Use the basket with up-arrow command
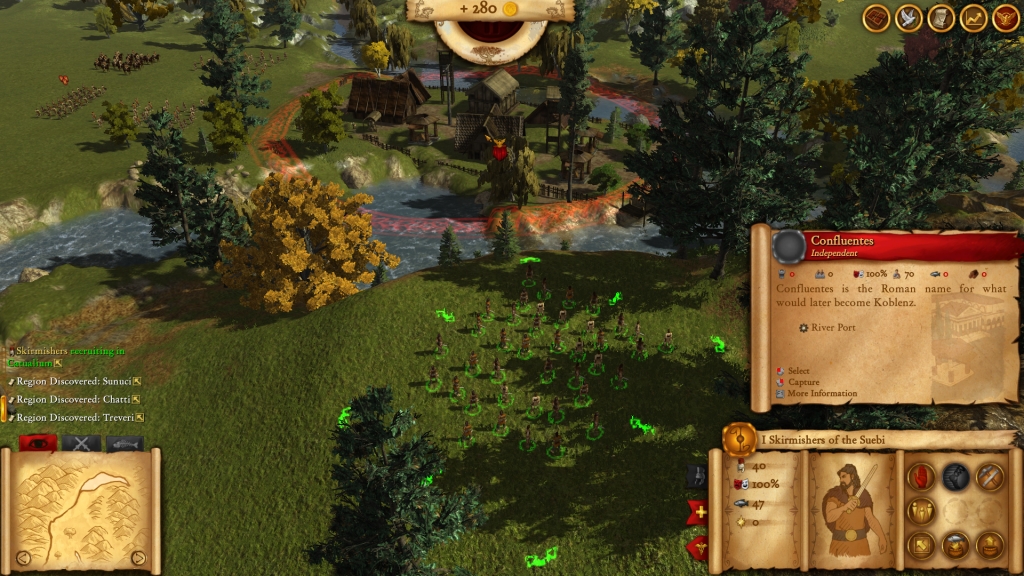The height and width of the screenshot is (576, 1024). (989, 545)
